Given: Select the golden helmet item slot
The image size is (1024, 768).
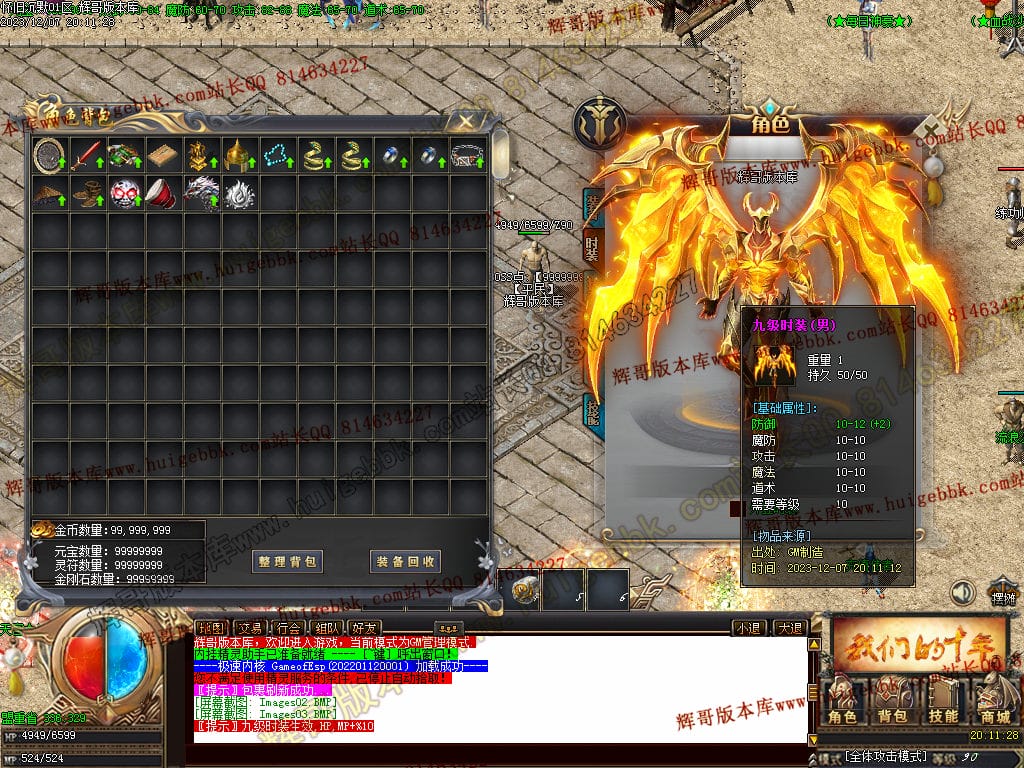Looking at the screenshot, I should click(238, 156).
